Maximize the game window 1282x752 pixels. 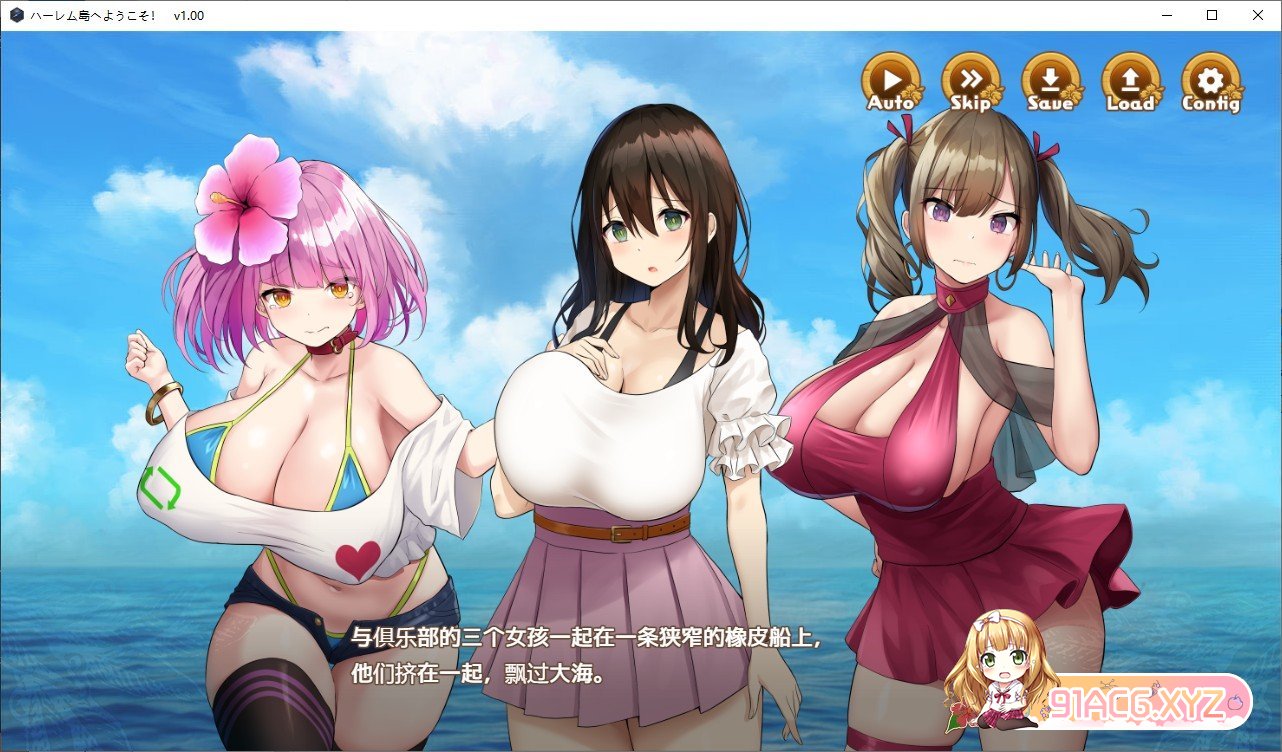pos(1211,15)
